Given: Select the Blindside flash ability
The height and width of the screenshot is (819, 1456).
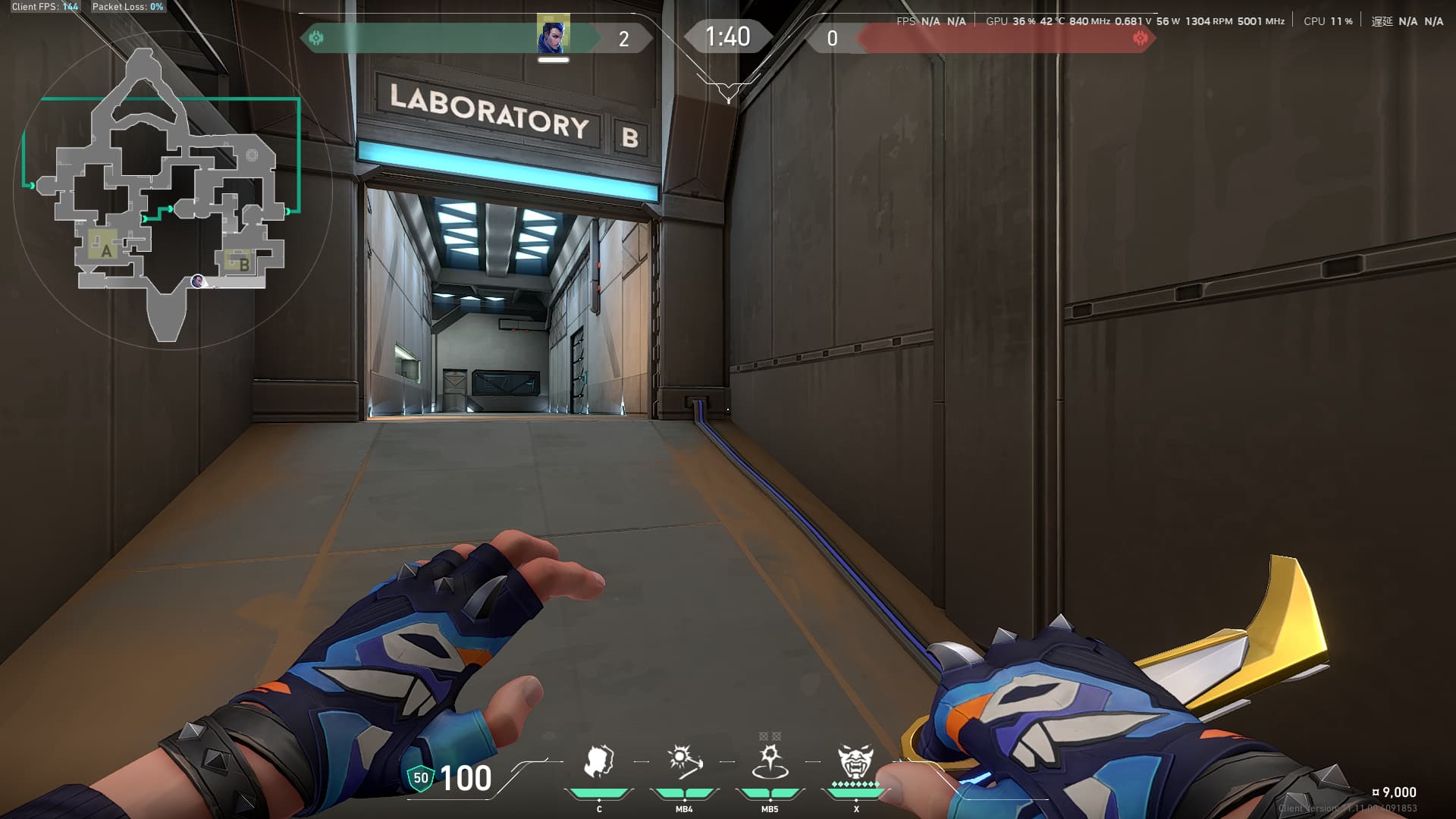Looking at the screenshot, I should point(684,761).
